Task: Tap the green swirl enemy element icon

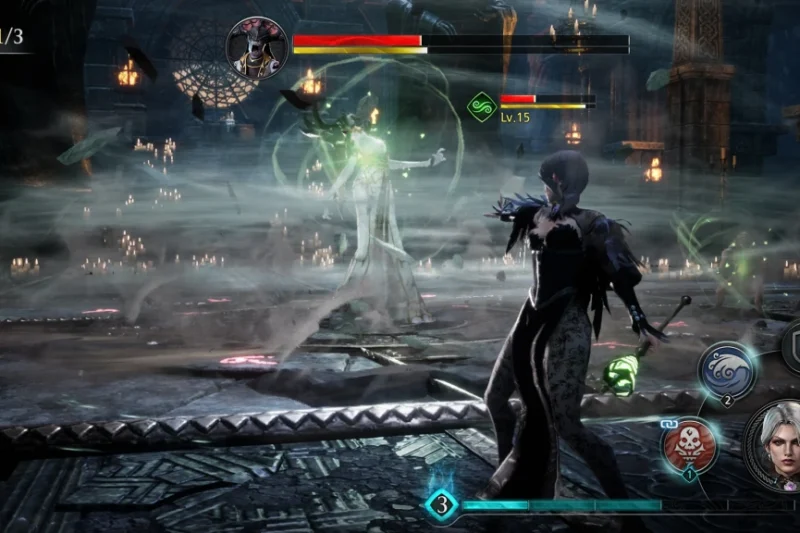Action: click(x=482, y=106)
